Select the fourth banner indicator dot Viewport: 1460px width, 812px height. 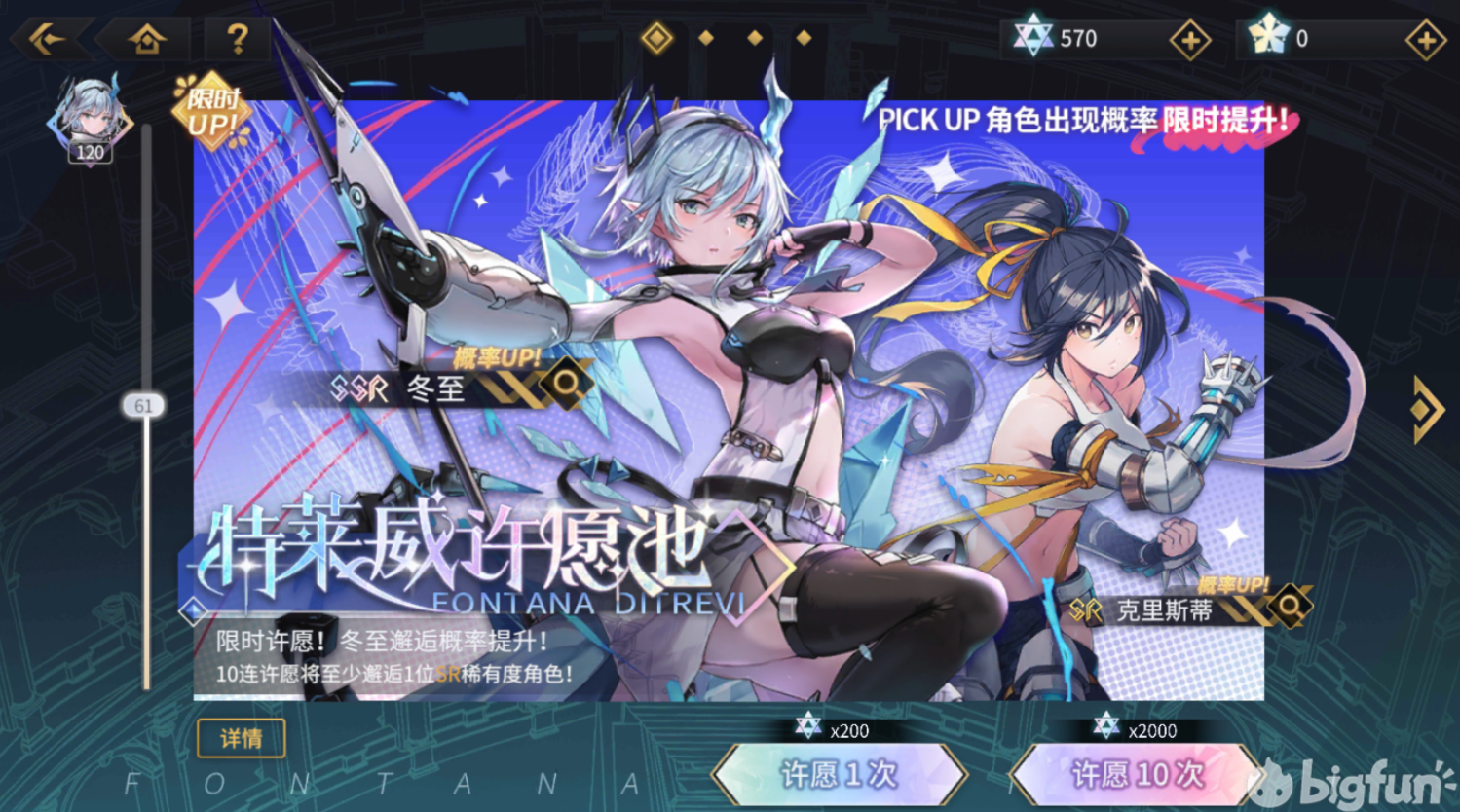tap(803, 37)
